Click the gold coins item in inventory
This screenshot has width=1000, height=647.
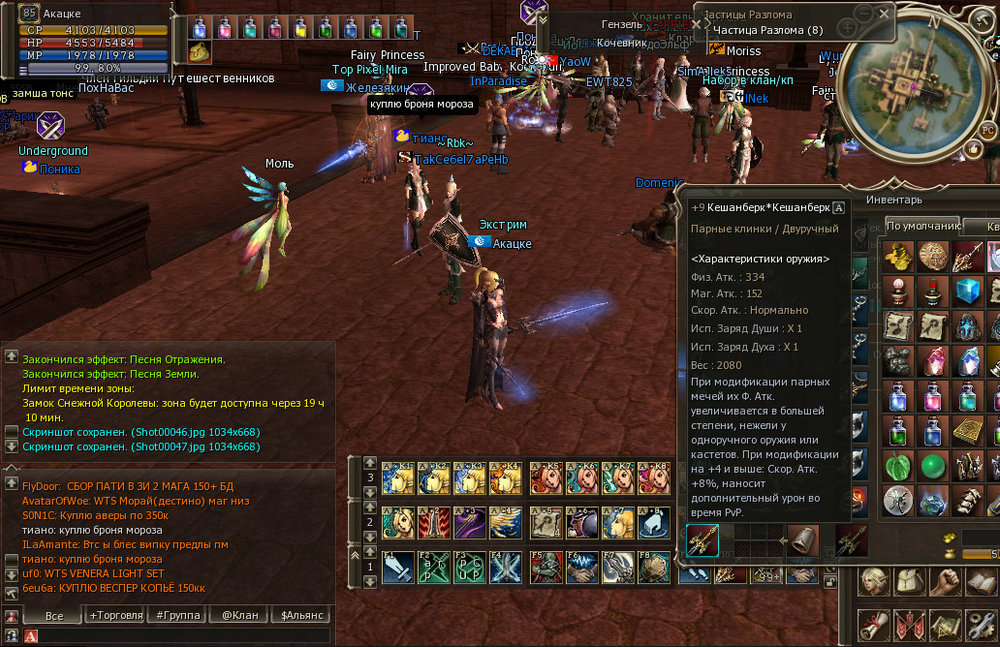click(899, 257)
